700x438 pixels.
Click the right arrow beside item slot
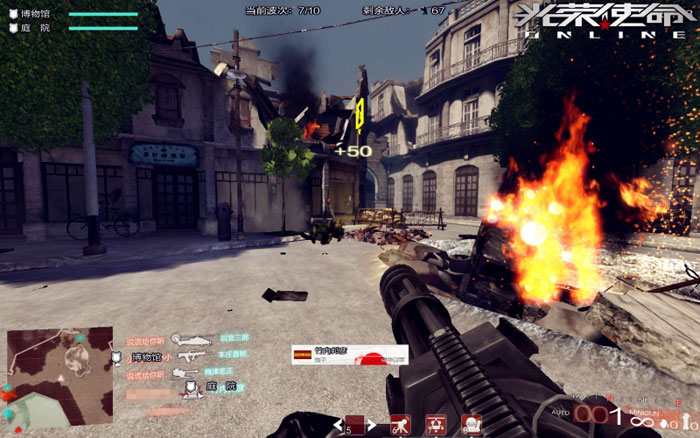pyautogui.click(x=372, y=426)
